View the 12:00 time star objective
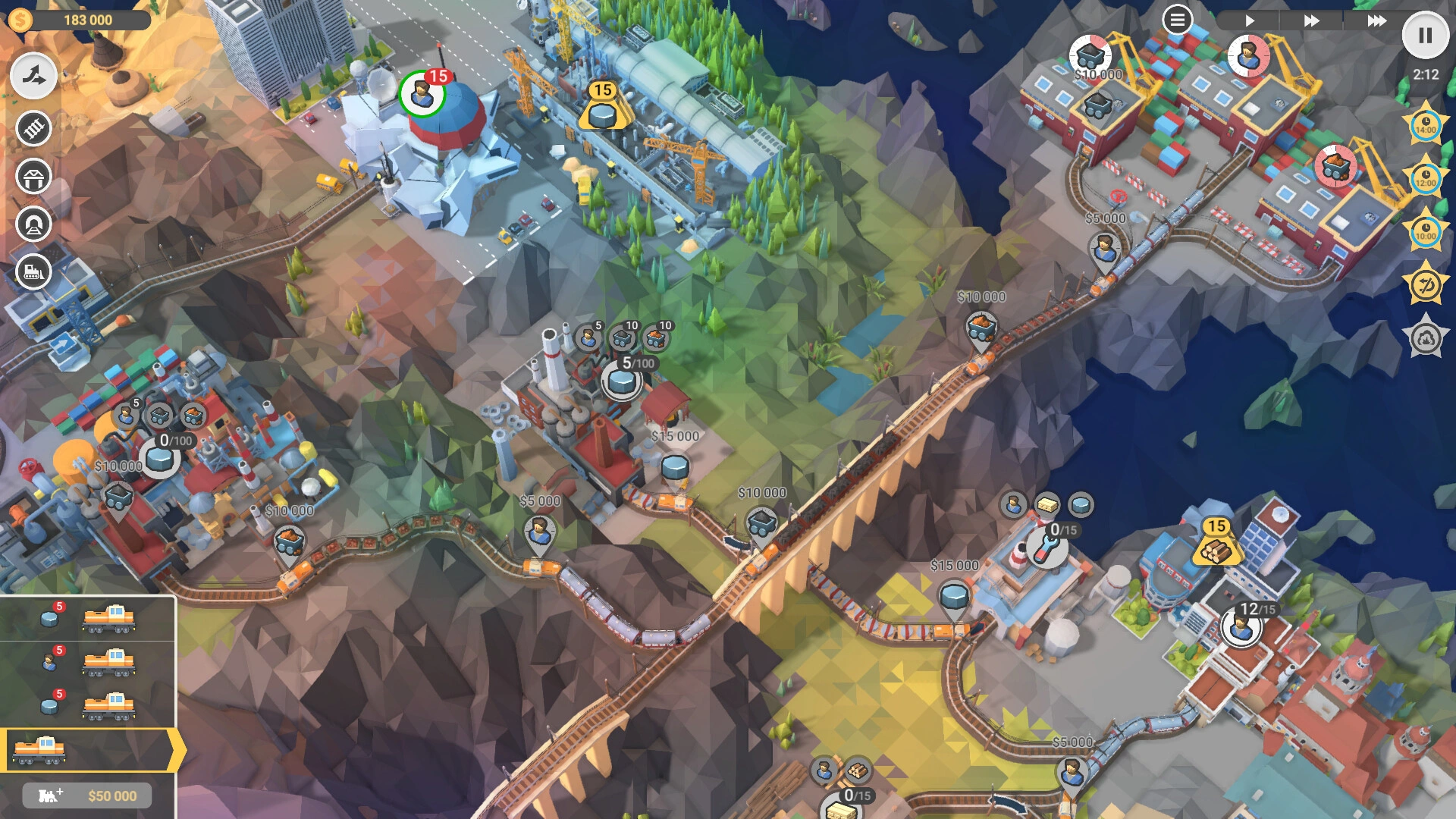 click(x=1425, y=179)
